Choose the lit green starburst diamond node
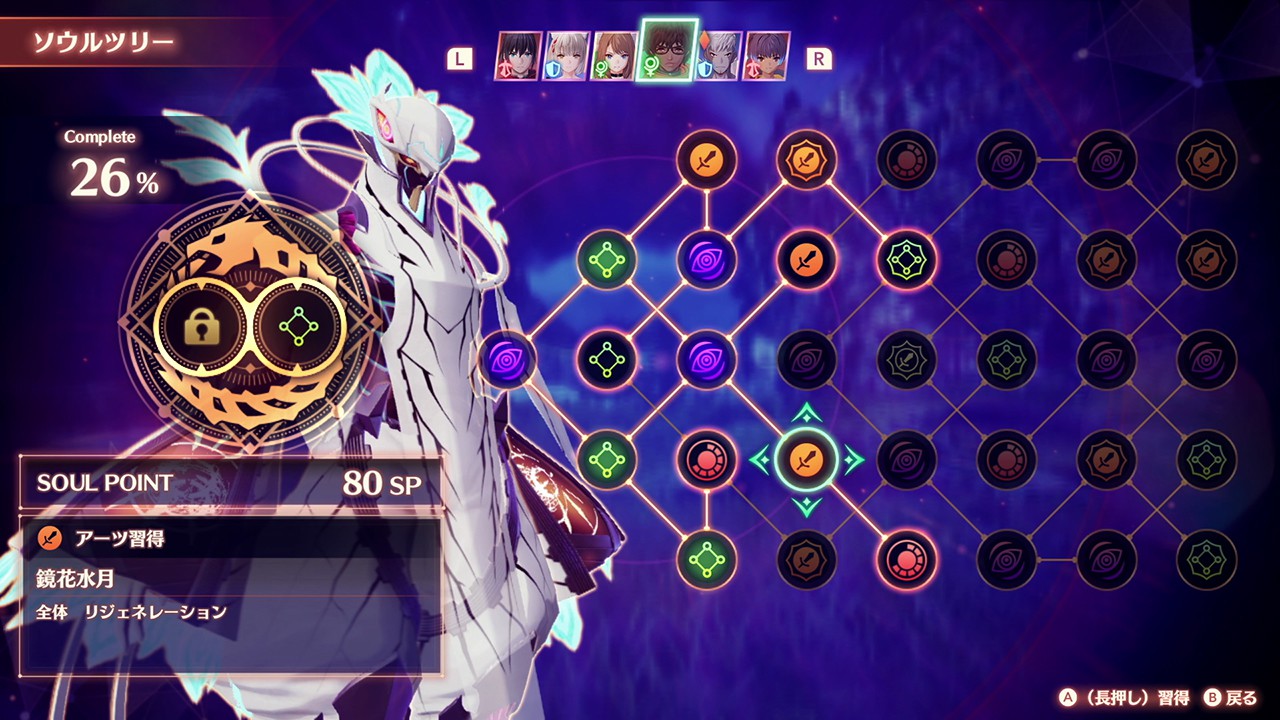 pyautogui.click(x=906, y=259)
